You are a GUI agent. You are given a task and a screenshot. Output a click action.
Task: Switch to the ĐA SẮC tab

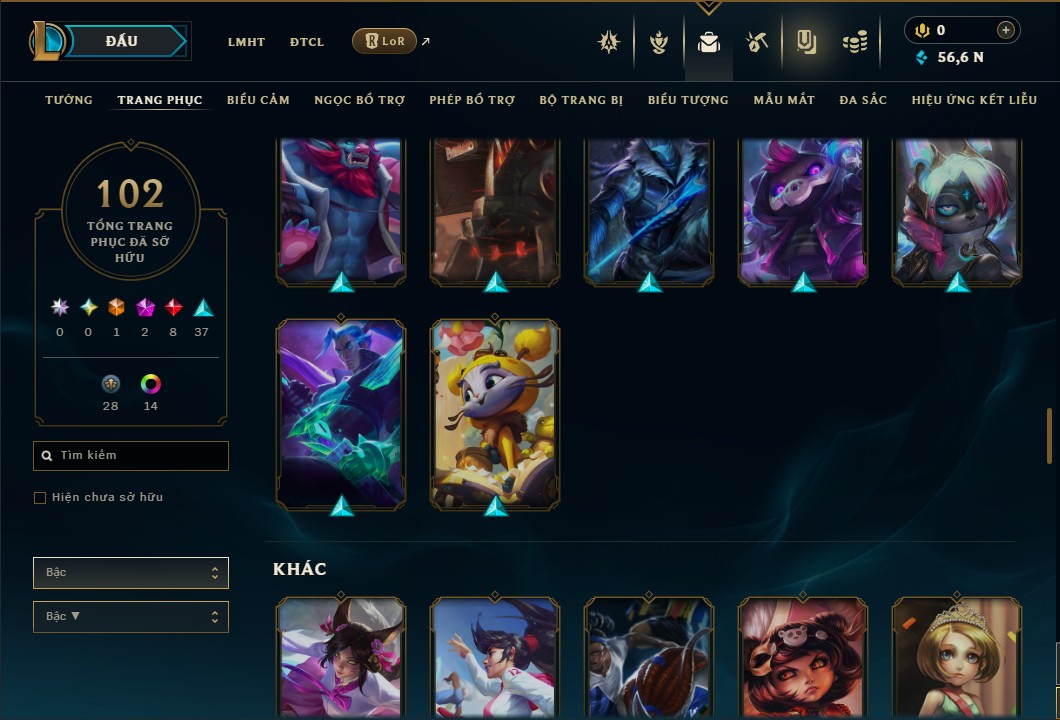(x=863, y=100)
